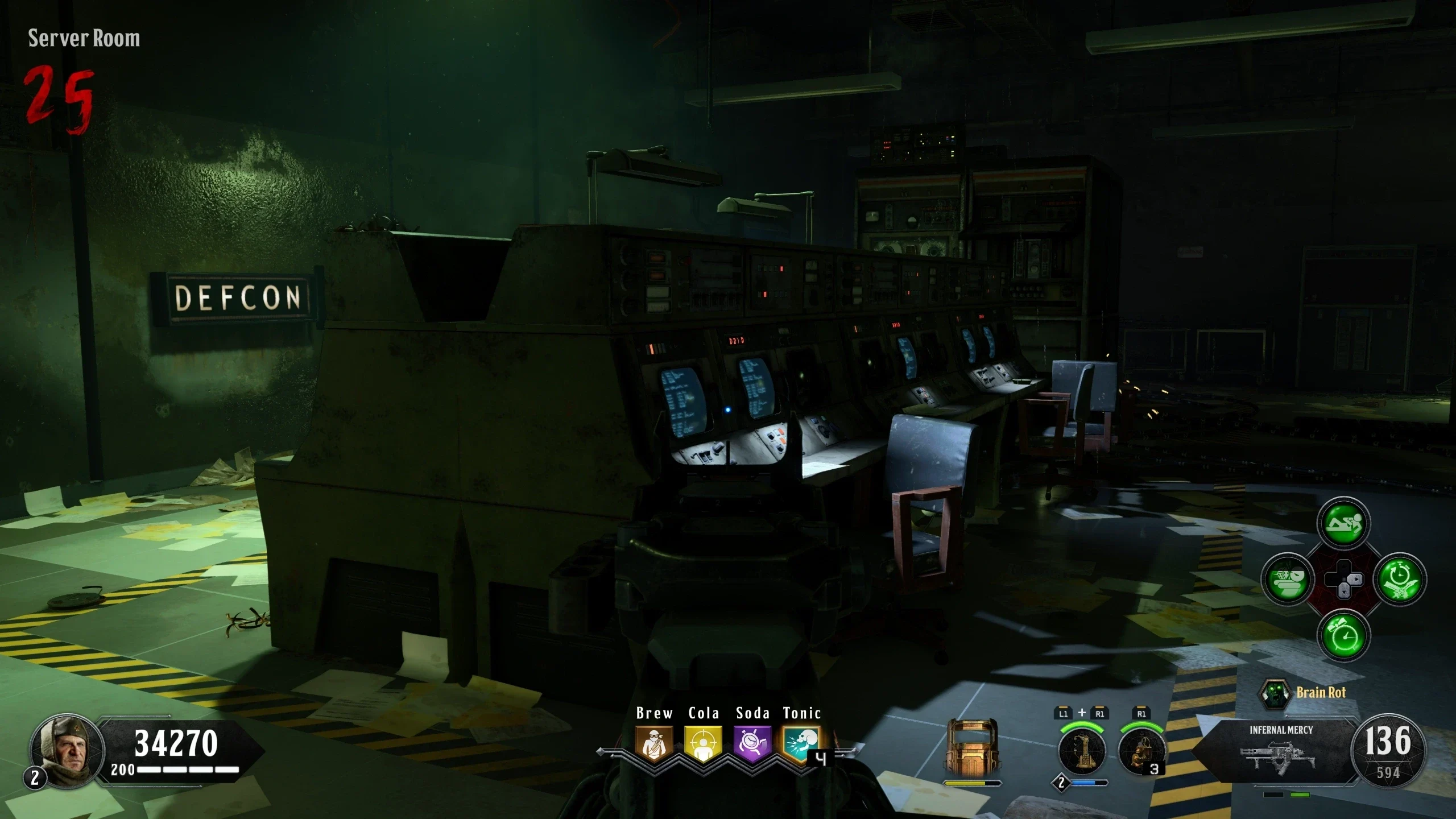Screen dimensions: 1456x819
Task: Activate the right elixir with stopwatch and swords
Action: (x=1400, y=580)
